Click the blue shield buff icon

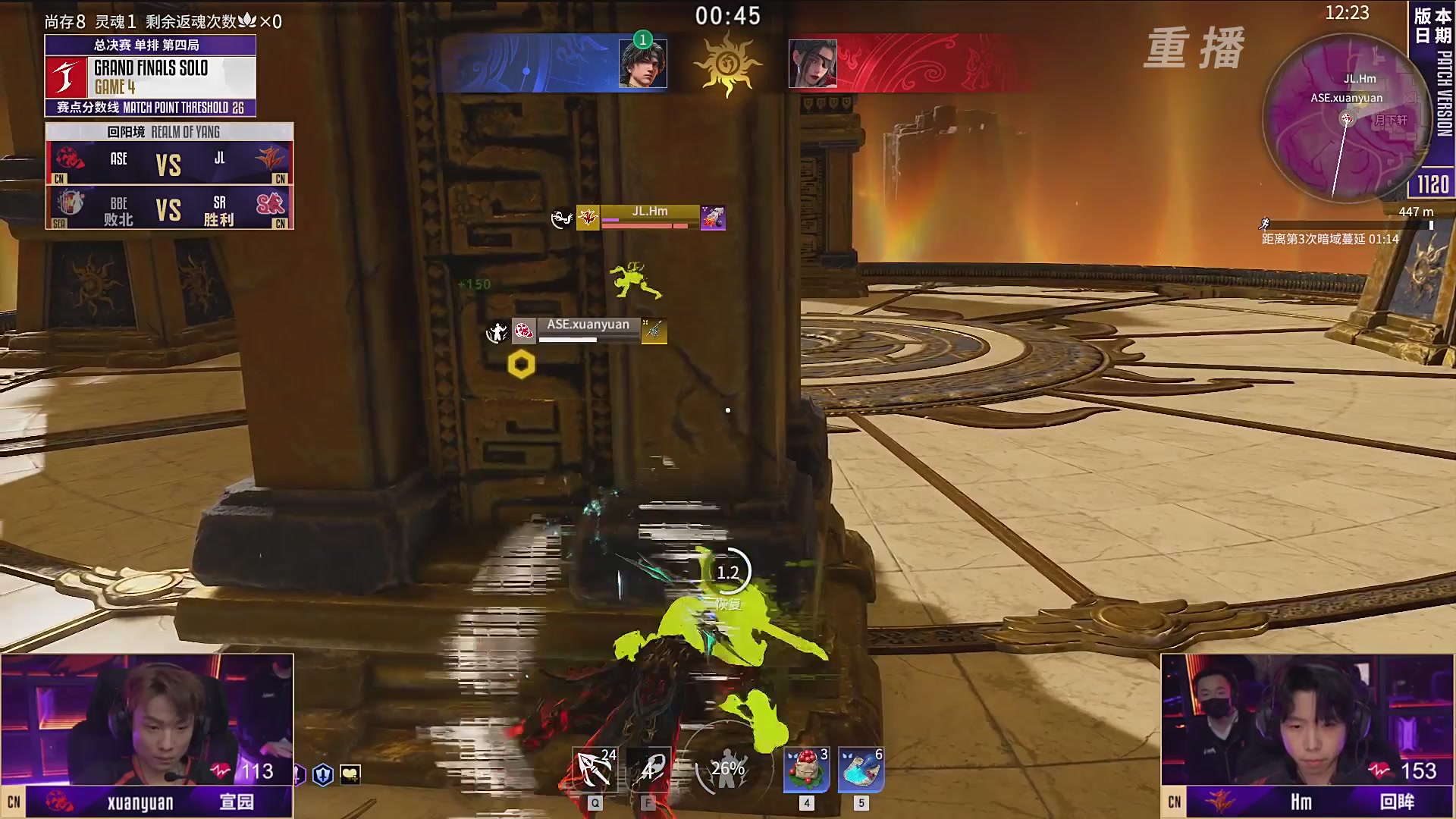pyautogui.click(x=323, y=774)
